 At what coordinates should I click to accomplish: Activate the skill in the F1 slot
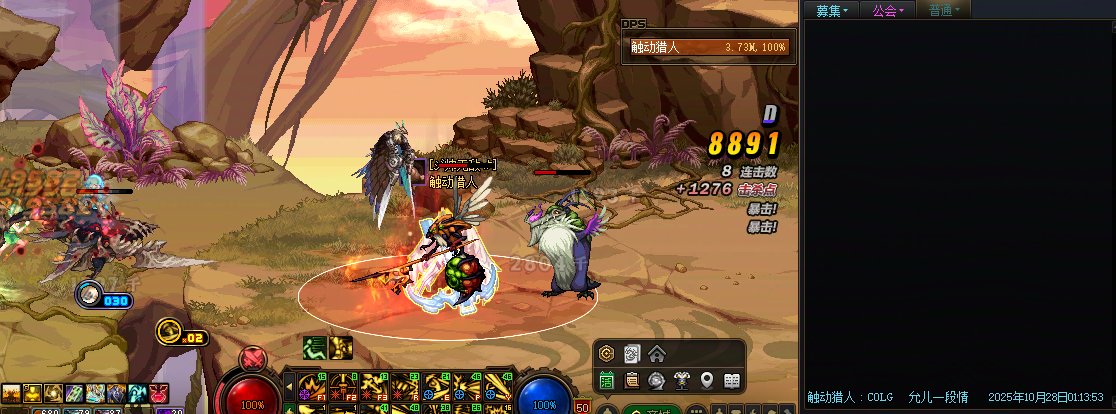[309, 384]
